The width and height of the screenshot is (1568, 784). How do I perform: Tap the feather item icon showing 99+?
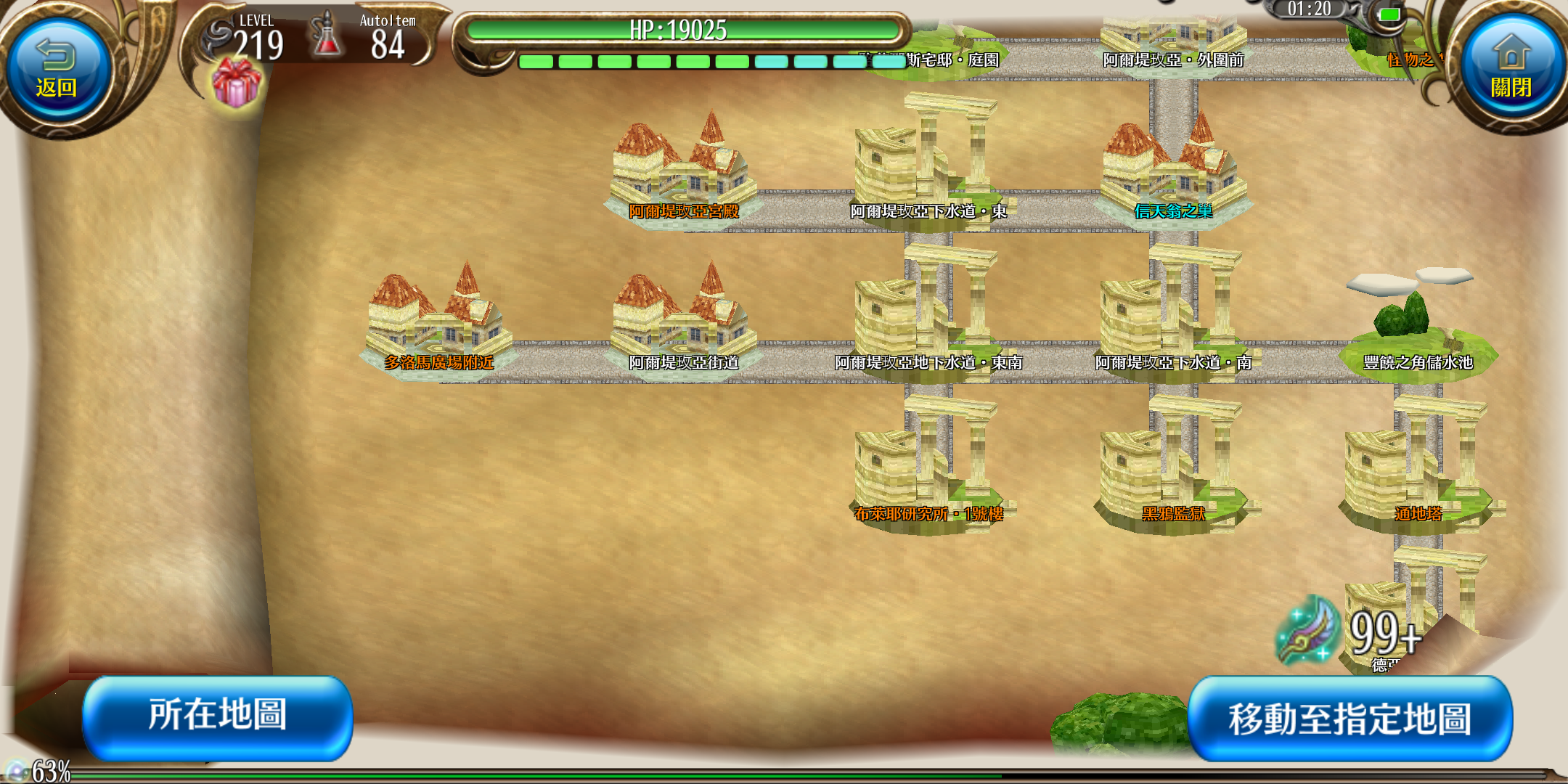(1308, 630)
